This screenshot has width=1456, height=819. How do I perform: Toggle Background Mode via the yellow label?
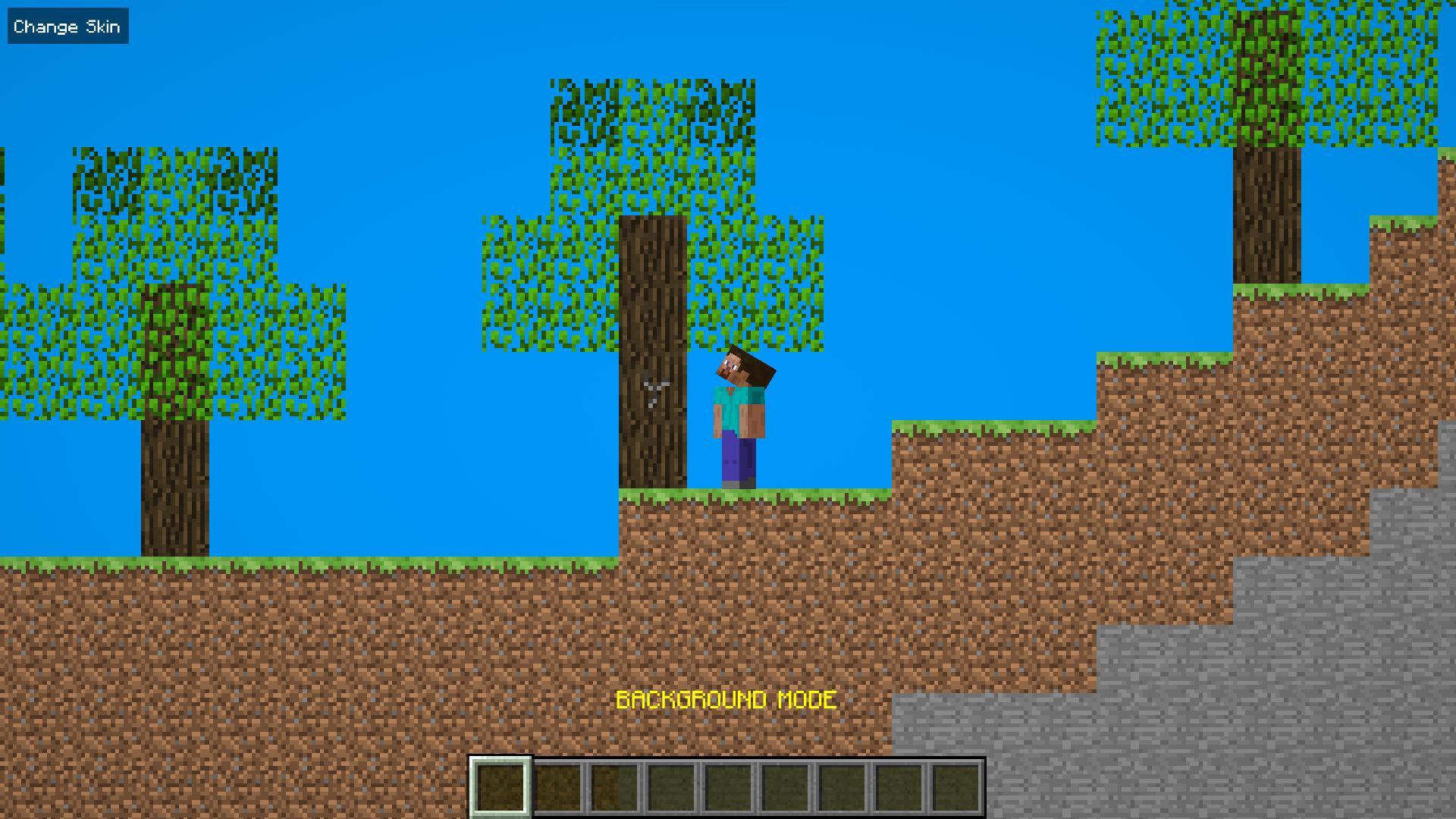726,700
